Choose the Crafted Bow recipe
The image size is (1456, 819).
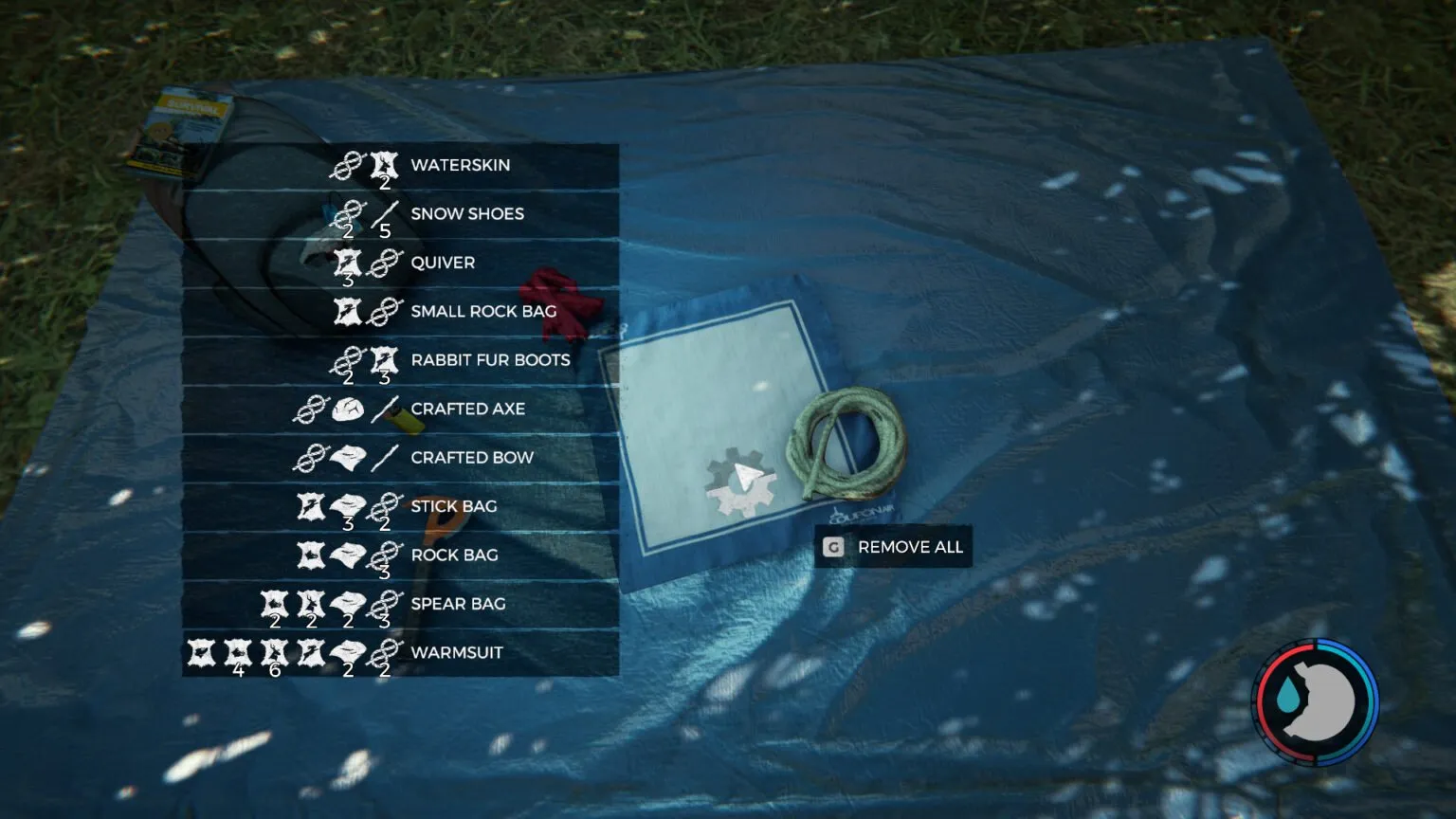[x=471, y=458]
